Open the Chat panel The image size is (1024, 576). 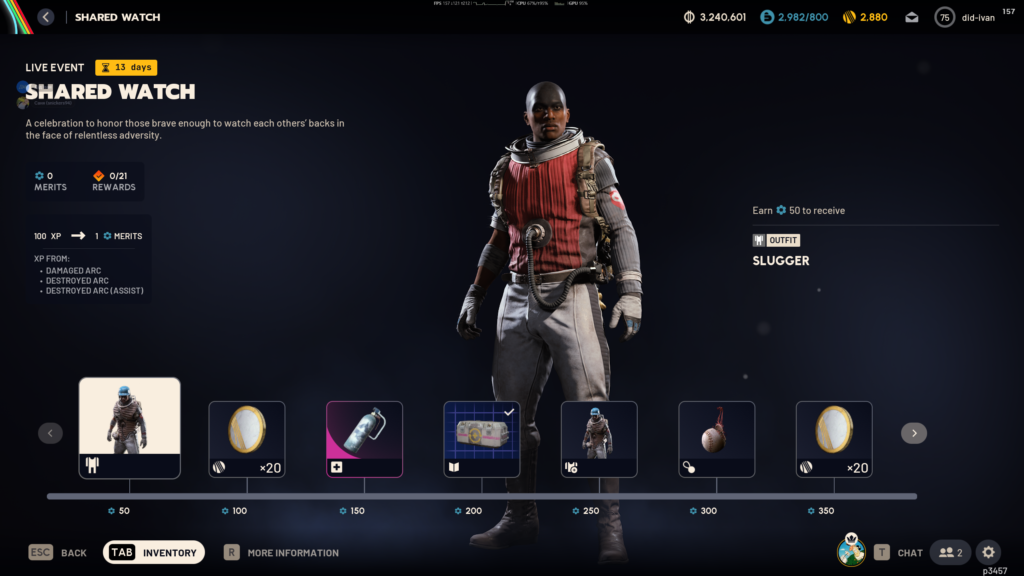[x=909, y=553]
